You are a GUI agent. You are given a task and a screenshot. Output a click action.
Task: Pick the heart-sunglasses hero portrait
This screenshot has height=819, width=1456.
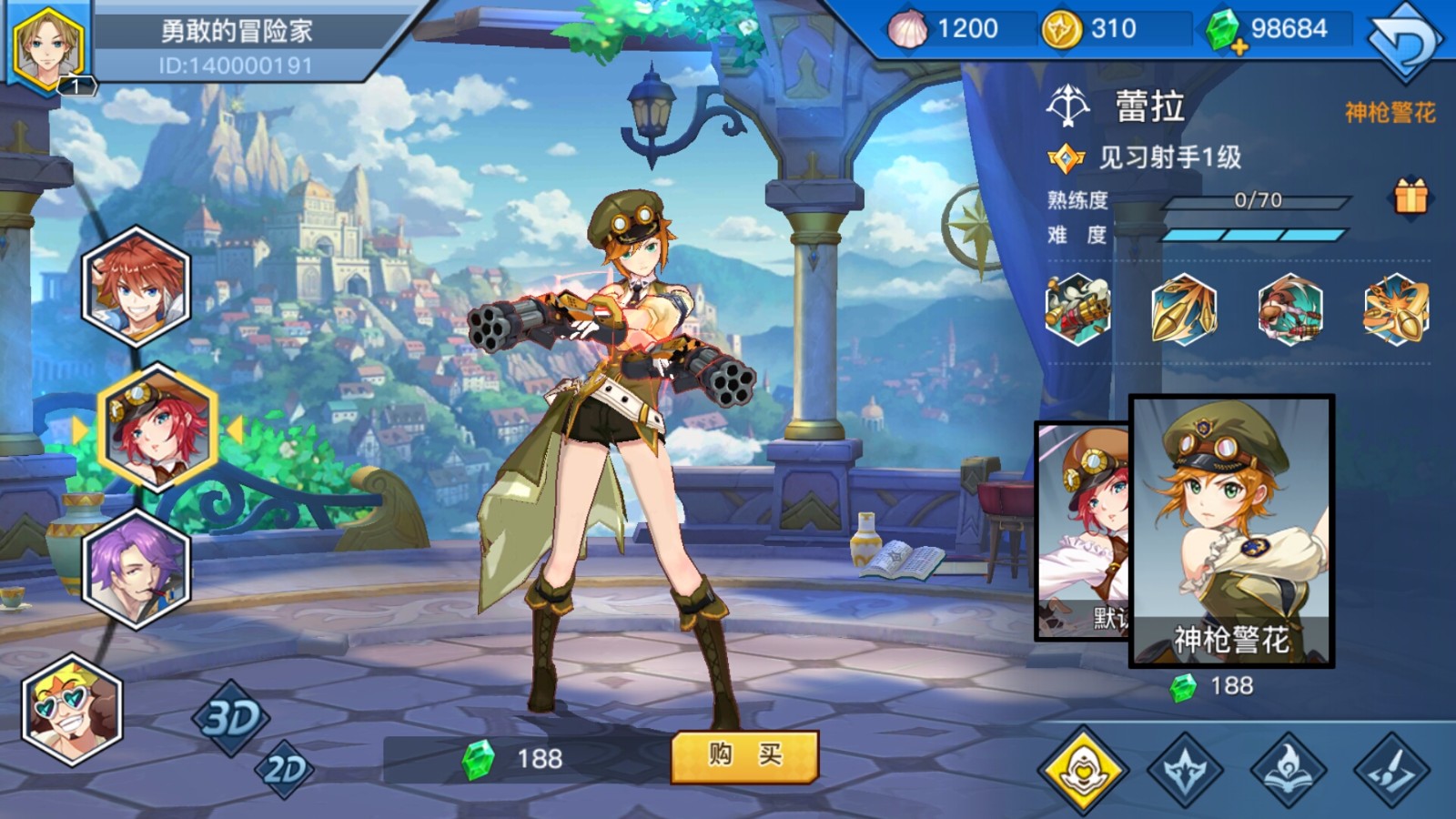point(71,710)
